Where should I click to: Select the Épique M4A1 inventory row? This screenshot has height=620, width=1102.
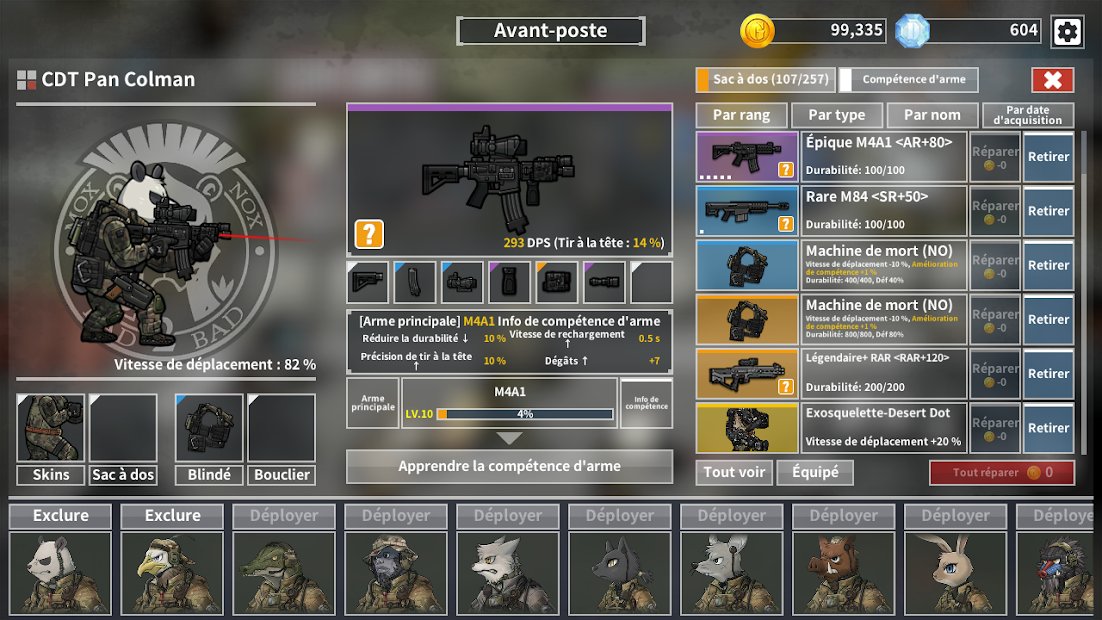pos(885,157)
